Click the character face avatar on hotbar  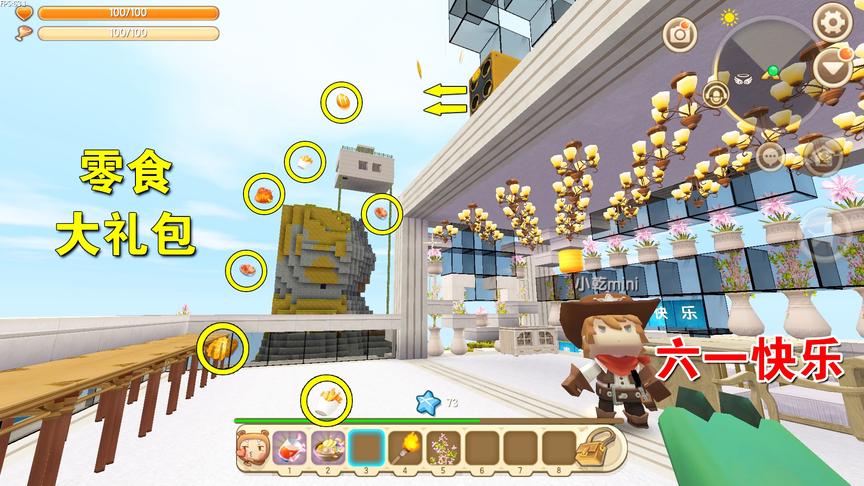(x=252, y=446)
